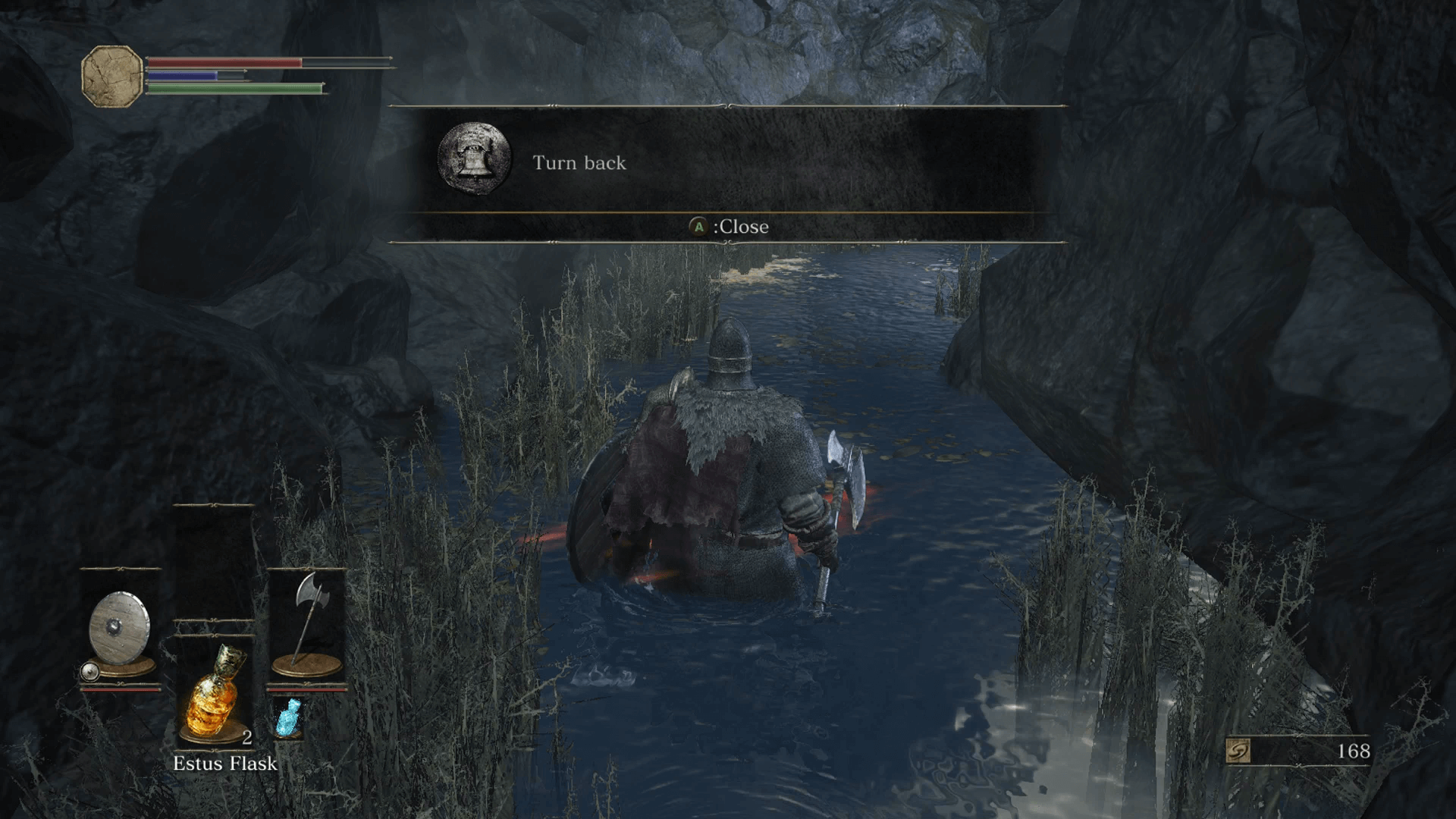
Task: Click the blue focus points bar
Action: (182, 75)
